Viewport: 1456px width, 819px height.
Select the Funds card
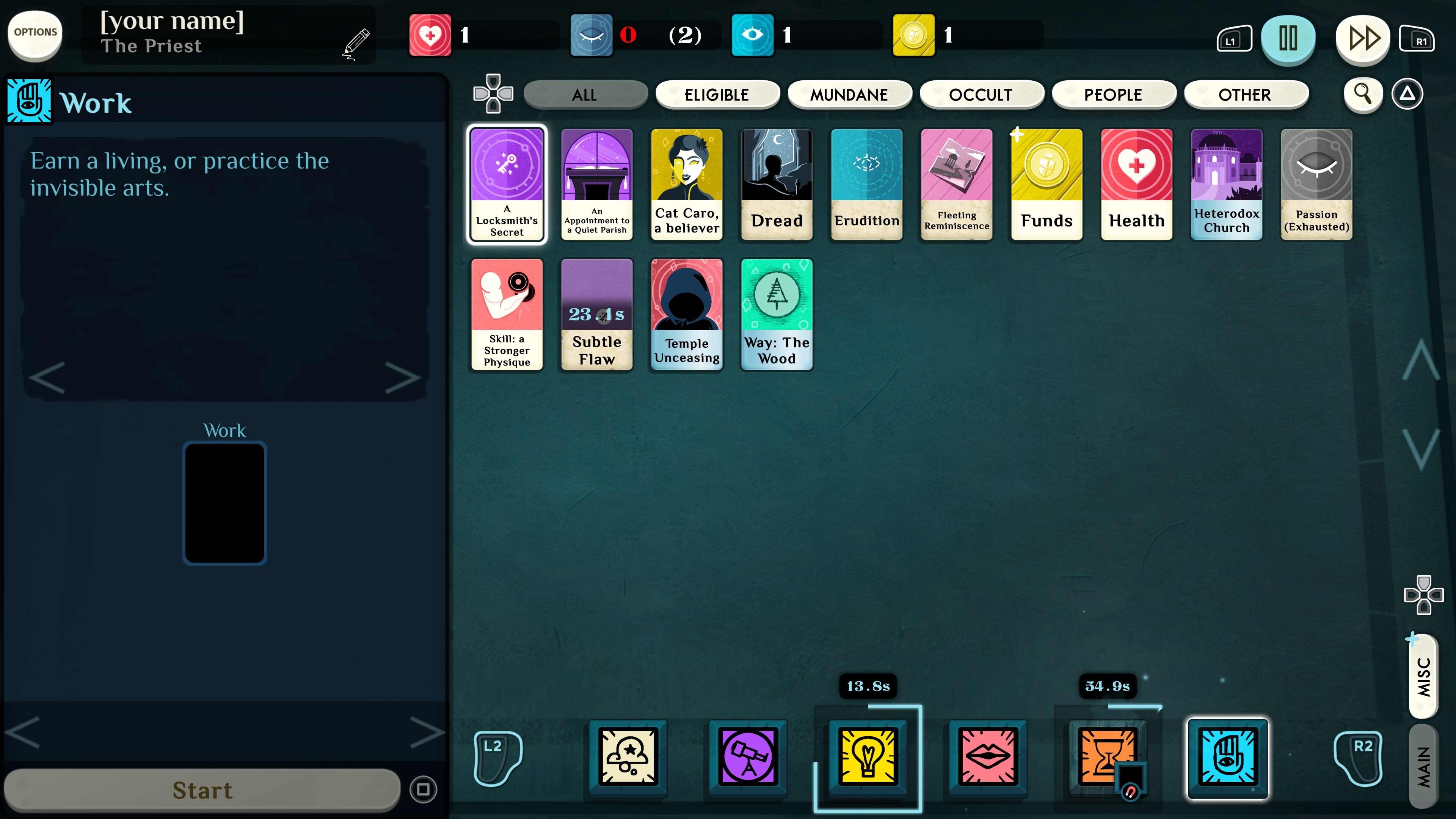tap(1046, 185)
